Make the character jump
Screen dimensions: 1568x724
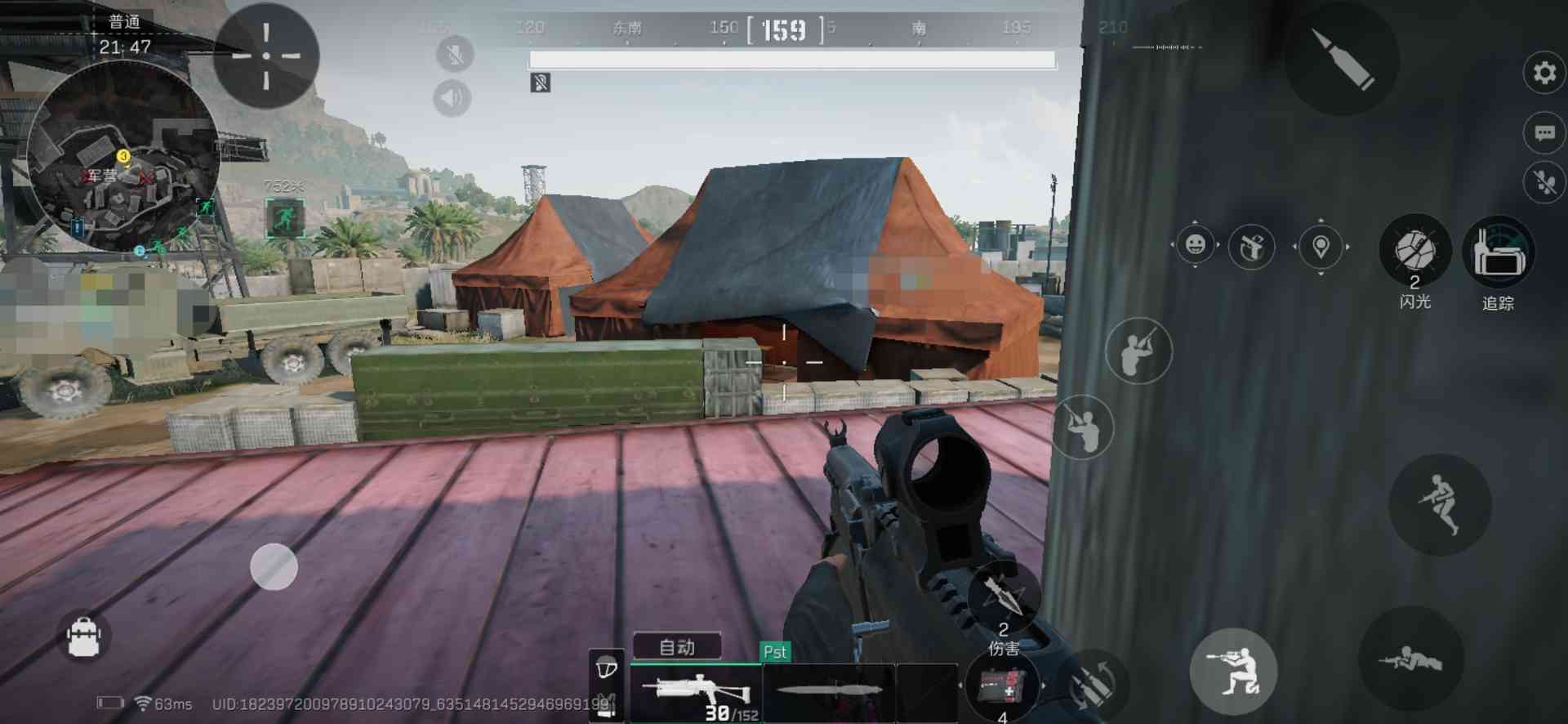pyautogui.click(x=1440, y=505)
